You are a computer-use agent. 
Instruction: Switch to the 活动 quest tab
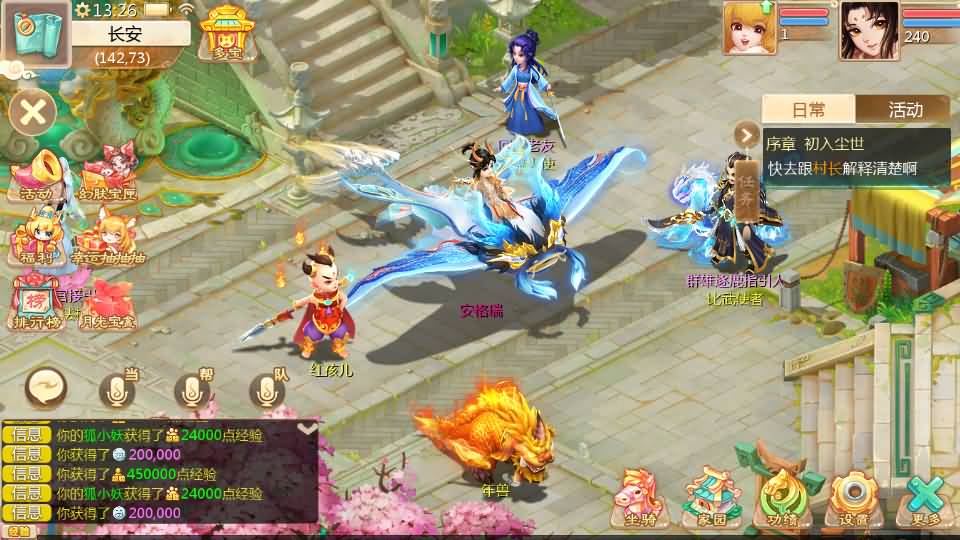pyautogui.click(x=904, y=110)
